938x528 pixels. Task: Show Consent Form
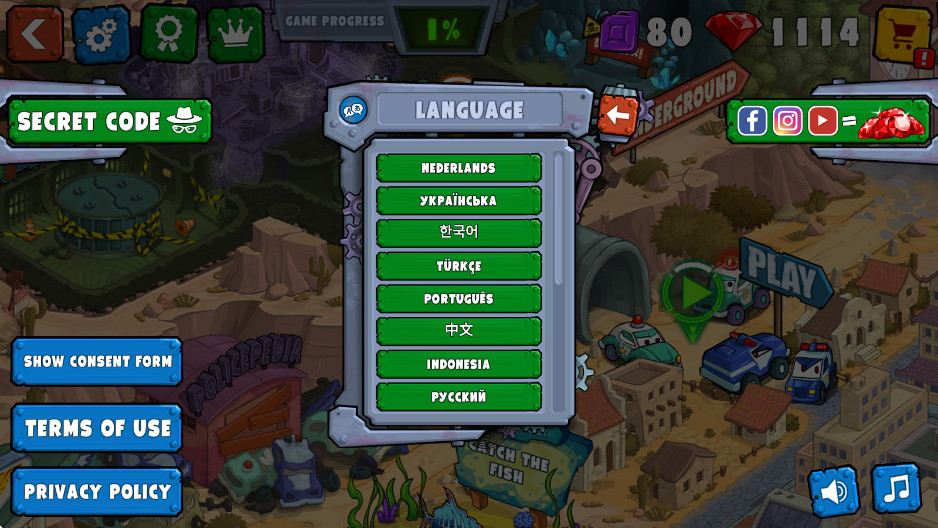[x=97, y=361]
